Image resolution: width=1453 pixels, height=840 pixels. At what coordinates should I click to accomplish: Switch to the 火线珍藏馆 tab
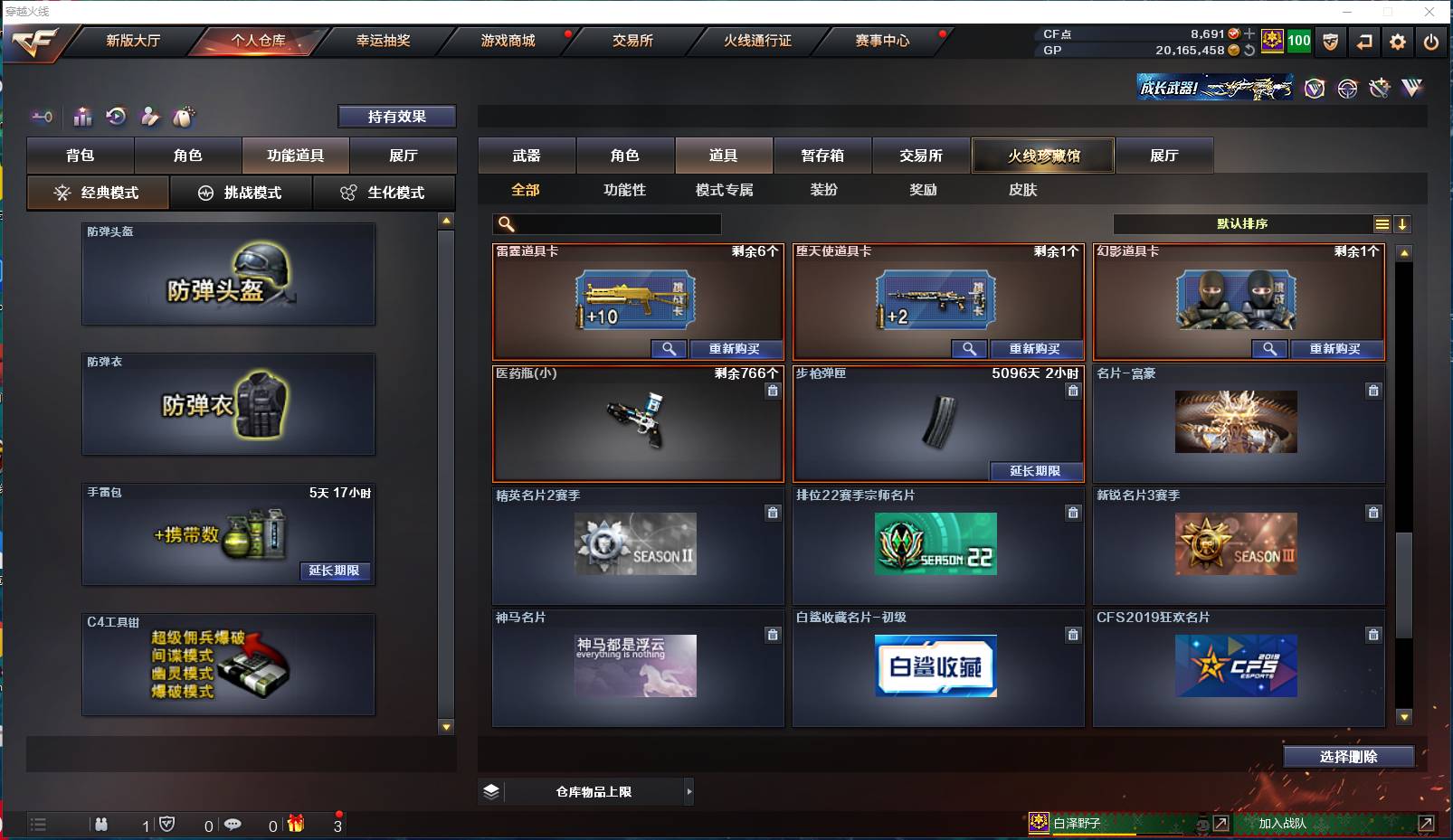1042,155
